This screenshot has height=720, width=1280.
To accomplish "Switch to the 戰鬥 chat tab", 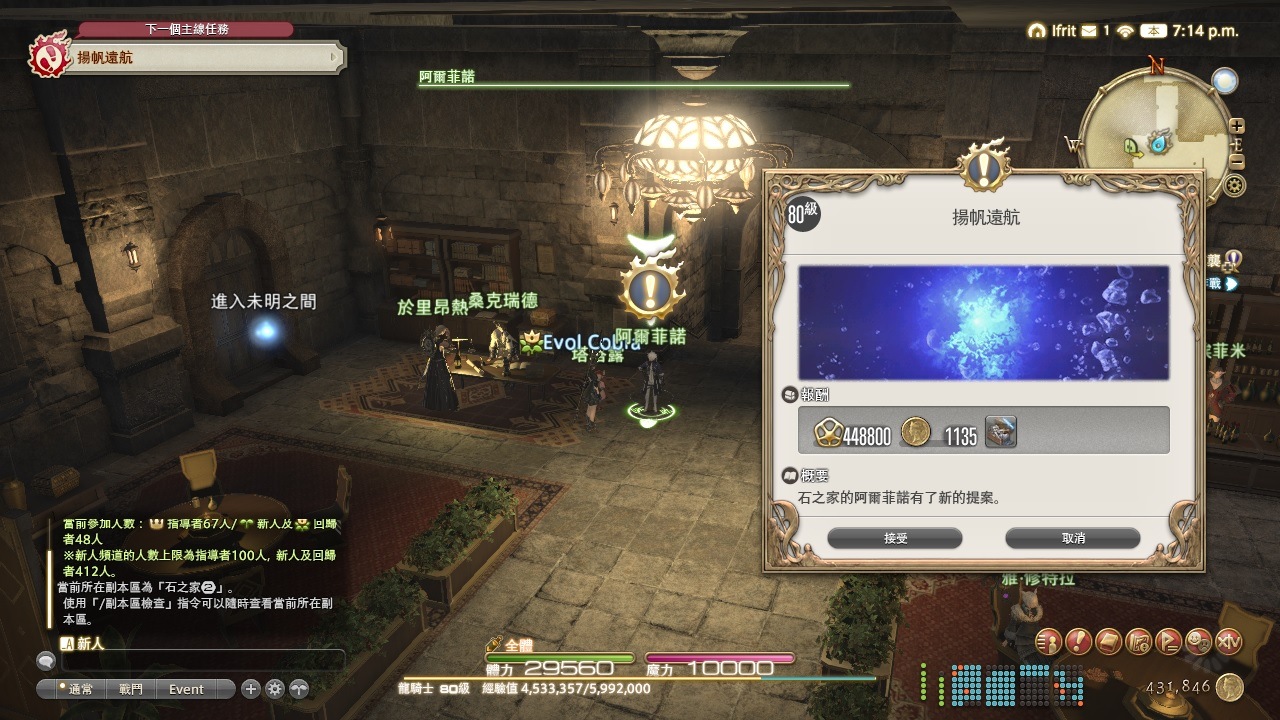I will pyautogui.click(x=130, y=689).
